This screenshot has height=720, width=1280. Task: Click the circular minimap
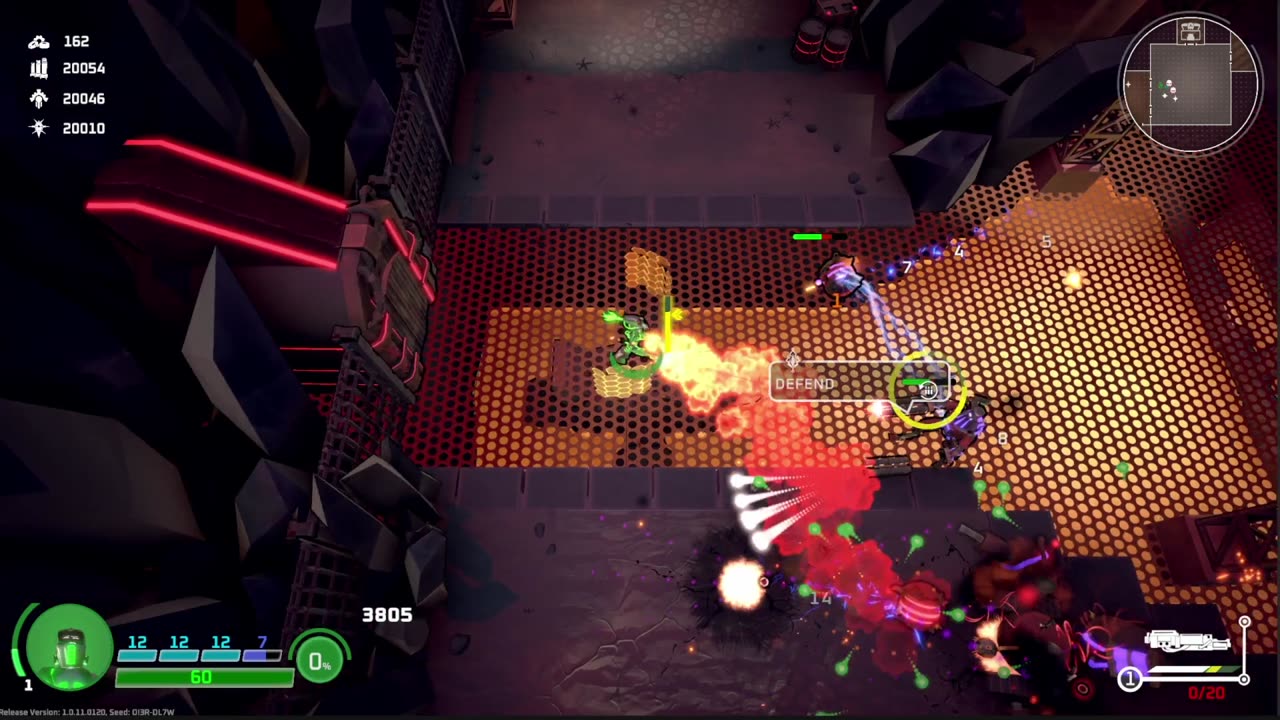pos(1190,84)
